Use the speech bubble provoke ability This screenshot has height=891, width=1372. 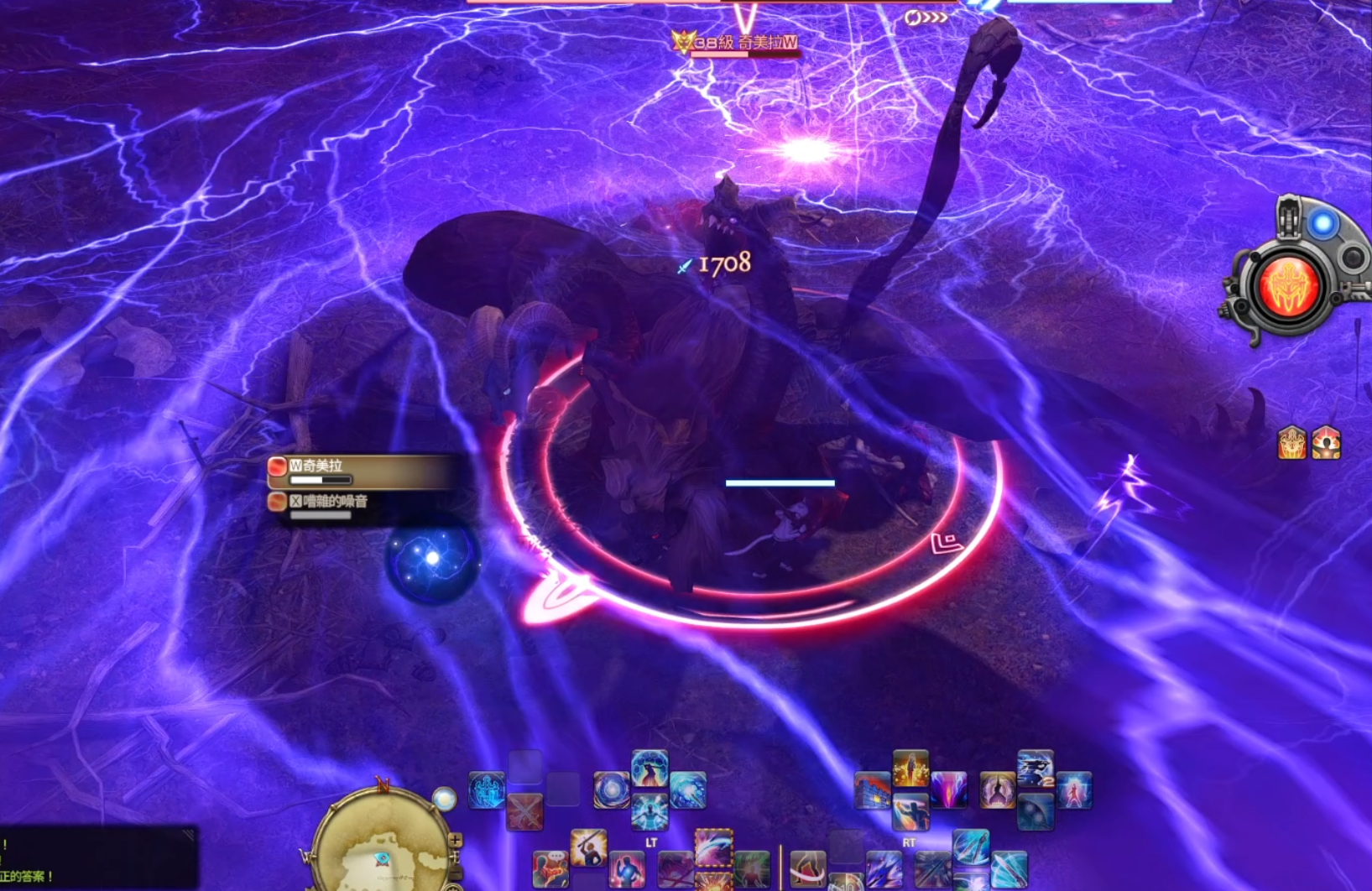coord(550,868)
